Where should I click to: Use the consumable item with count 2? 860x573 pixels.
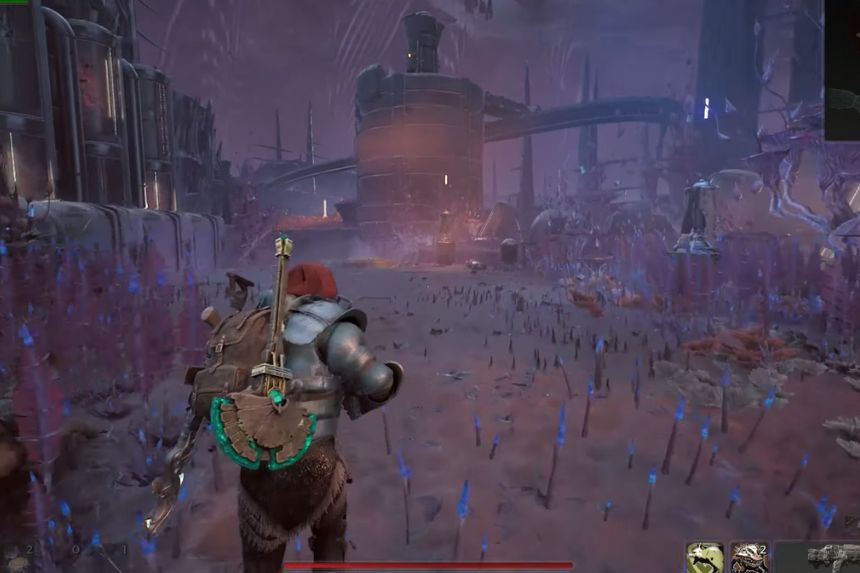pyautogui.click(x=749, y=557)
